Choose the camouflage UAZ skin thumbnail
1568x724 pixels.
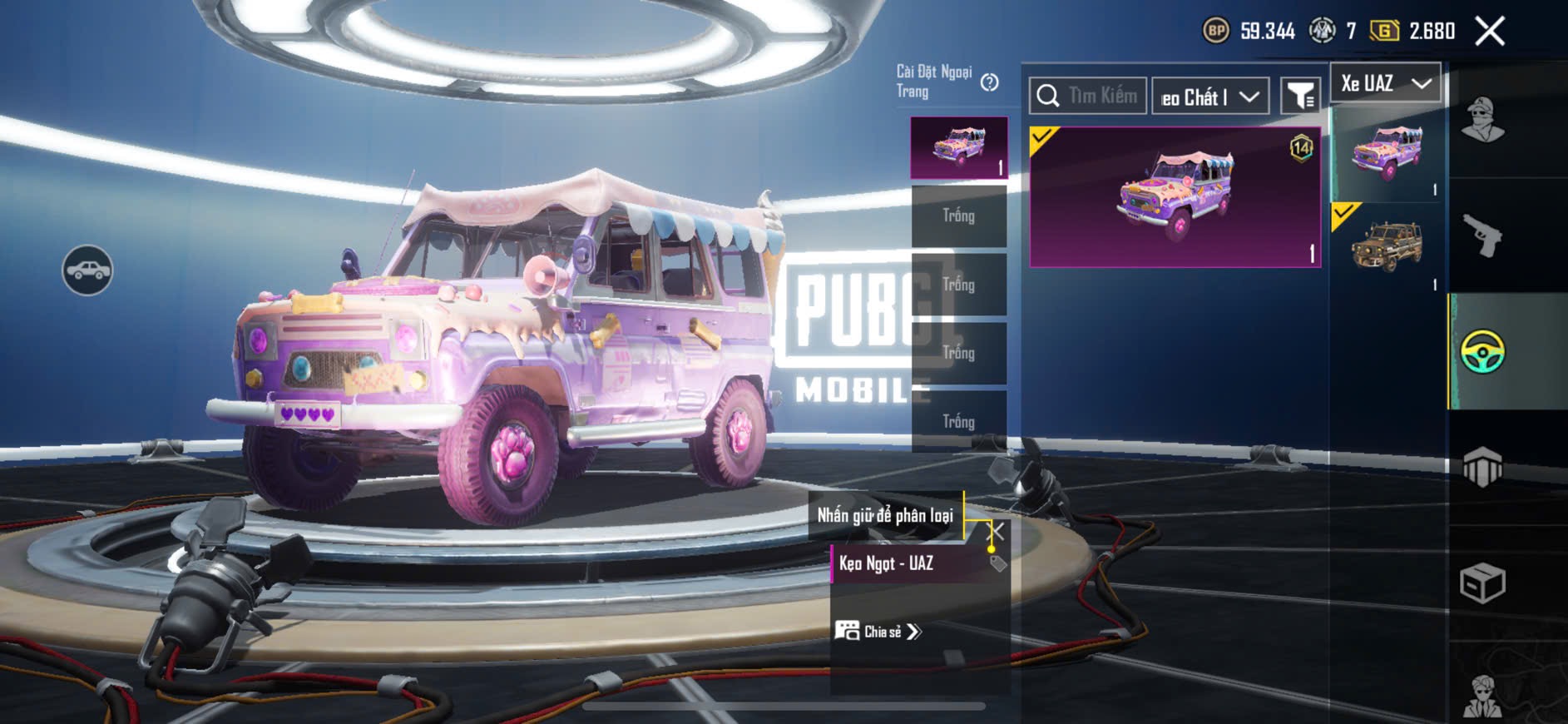pyautogui.click(x=1386, y=246)
